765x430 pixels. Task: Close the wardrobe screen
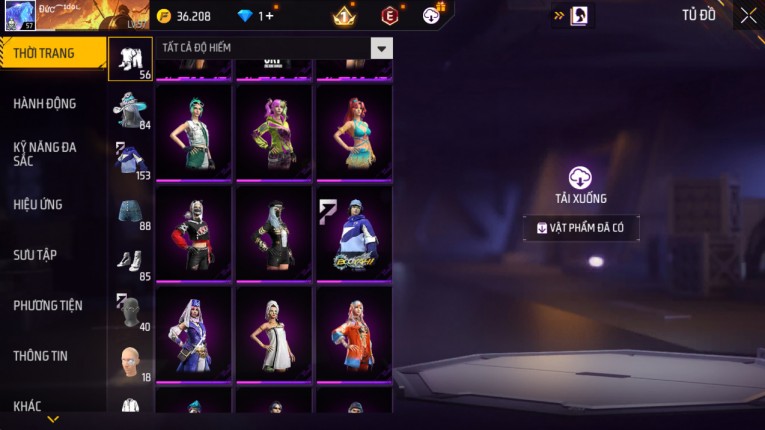[x=748, y=15]
